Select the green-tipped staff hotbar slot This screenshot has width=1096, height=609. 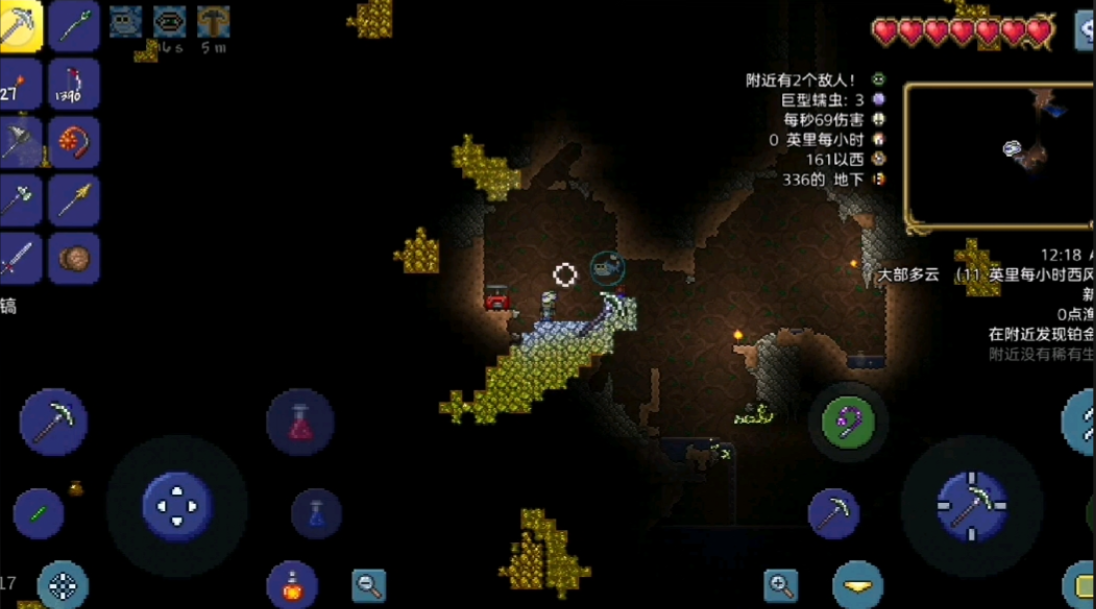click(x=74, y=26)
